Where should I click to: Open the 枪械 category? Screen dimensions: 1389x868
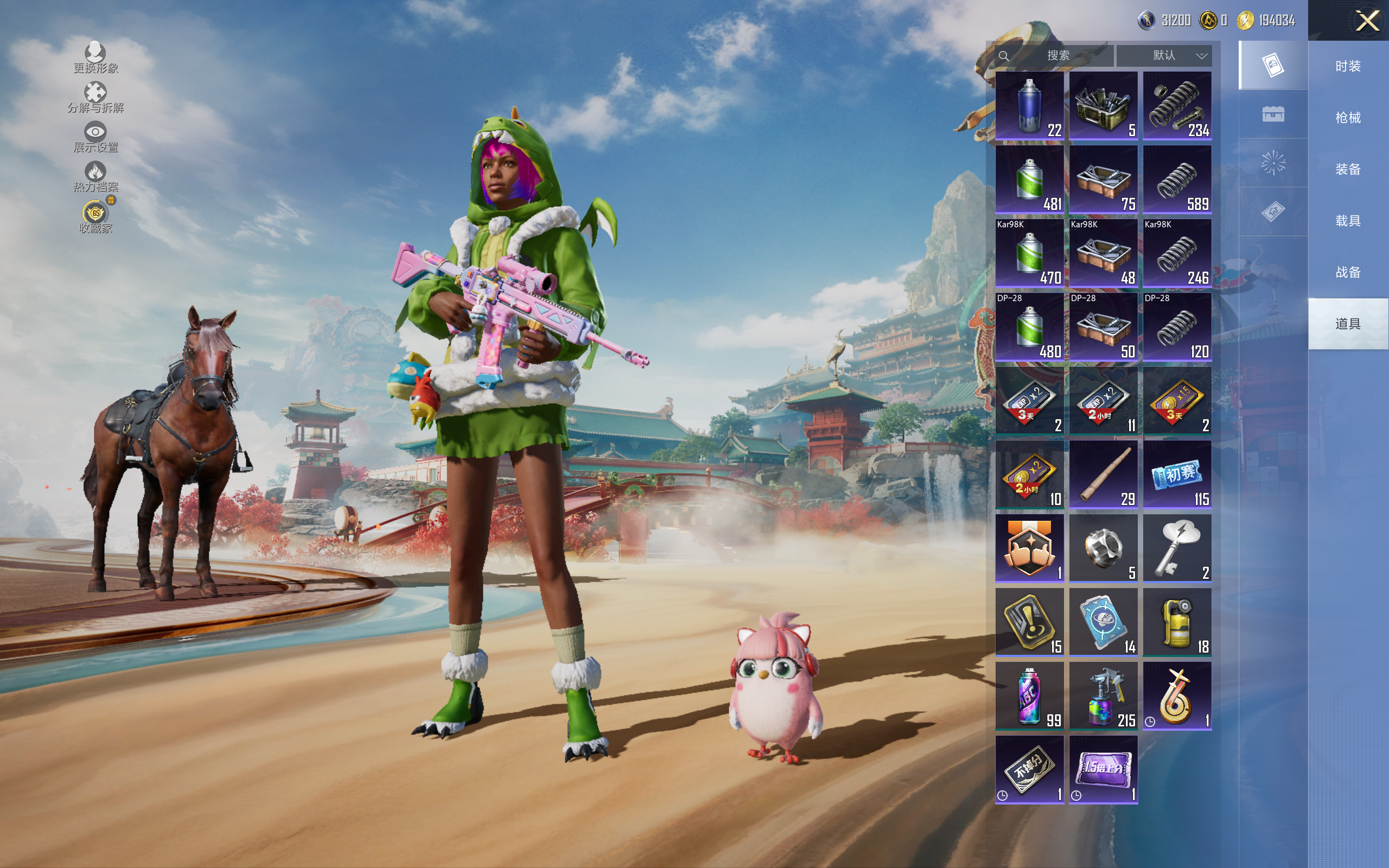(x=1347, y=118)
